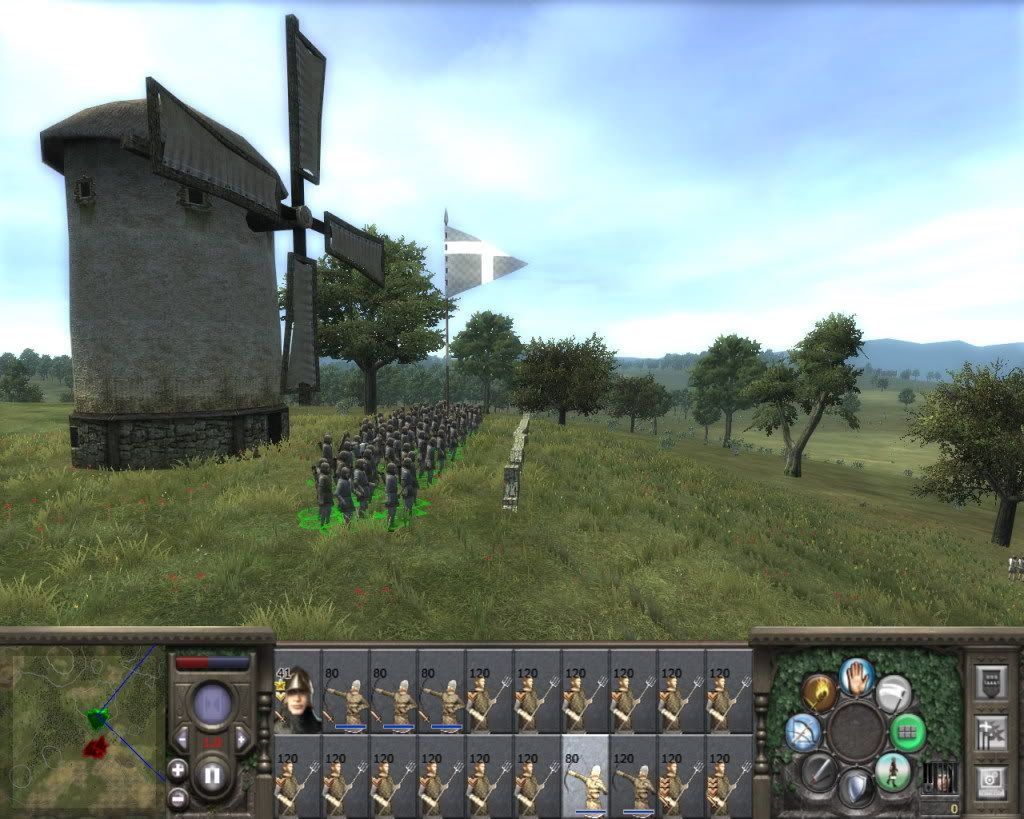Enable guard mode with the shield icon
Screen dimensions: 1024x819
[856, 787]
